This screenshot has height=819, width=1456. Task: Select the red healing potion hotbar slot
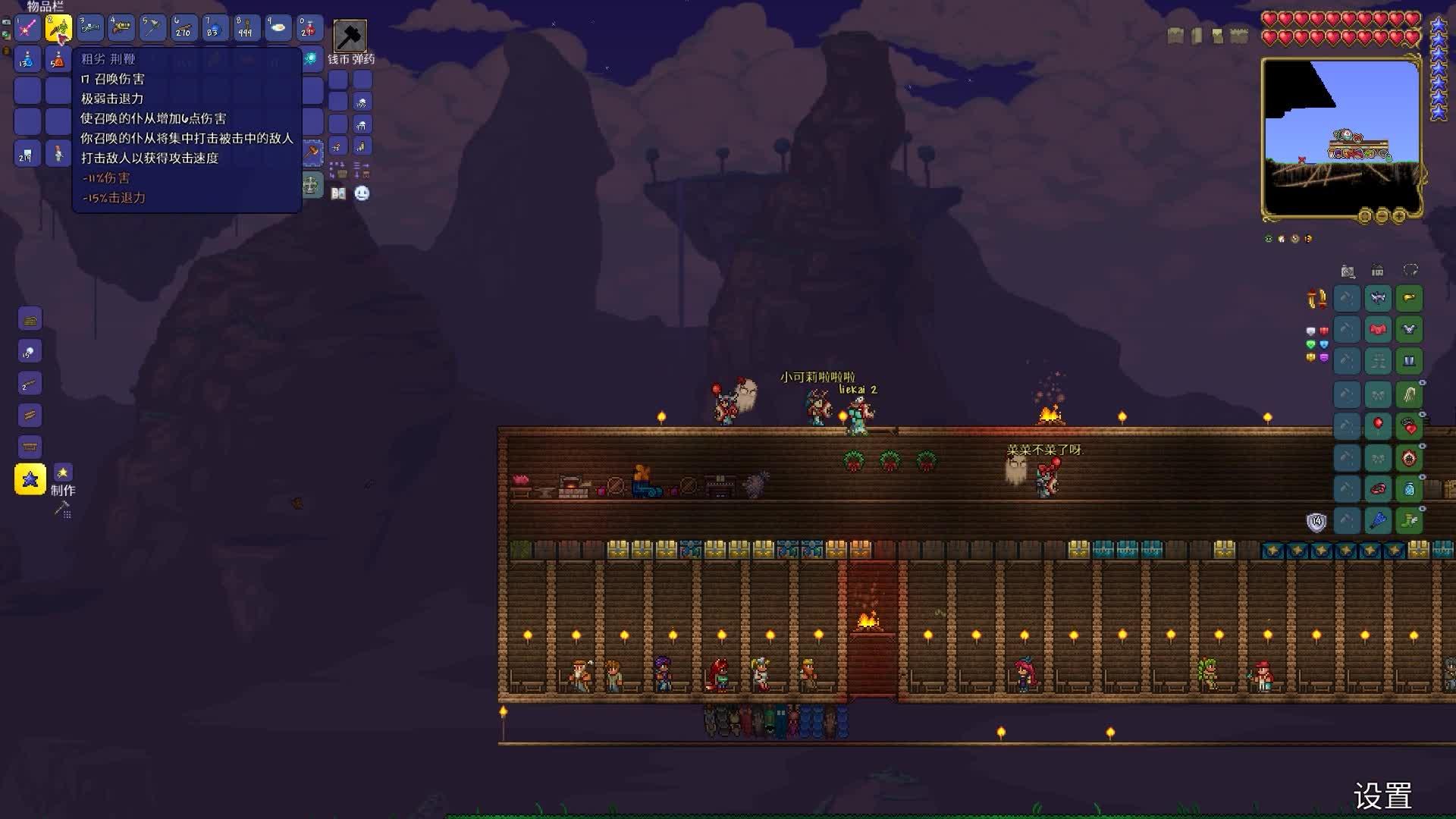coord(309,29)
